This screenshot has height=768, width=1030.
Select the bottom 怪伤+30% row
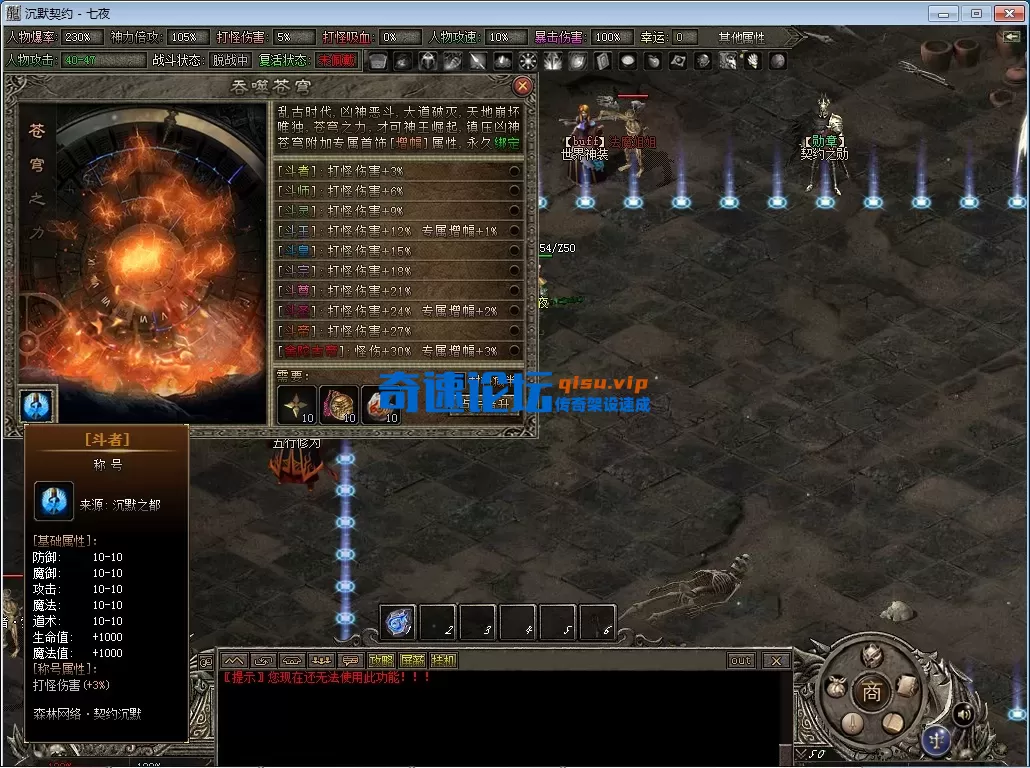pos(398,351)
